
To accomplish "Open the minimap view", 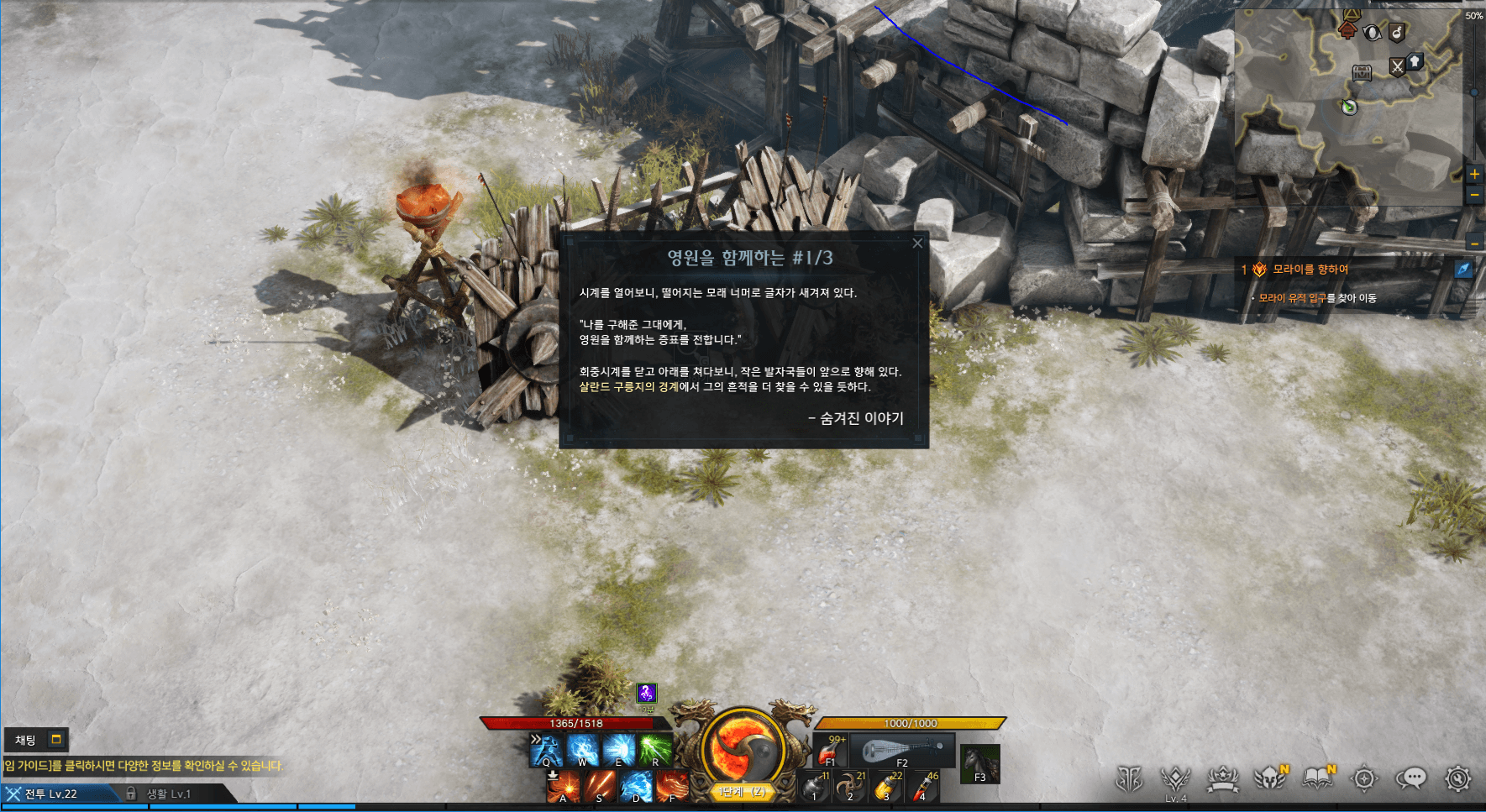I will [1352, 101].
